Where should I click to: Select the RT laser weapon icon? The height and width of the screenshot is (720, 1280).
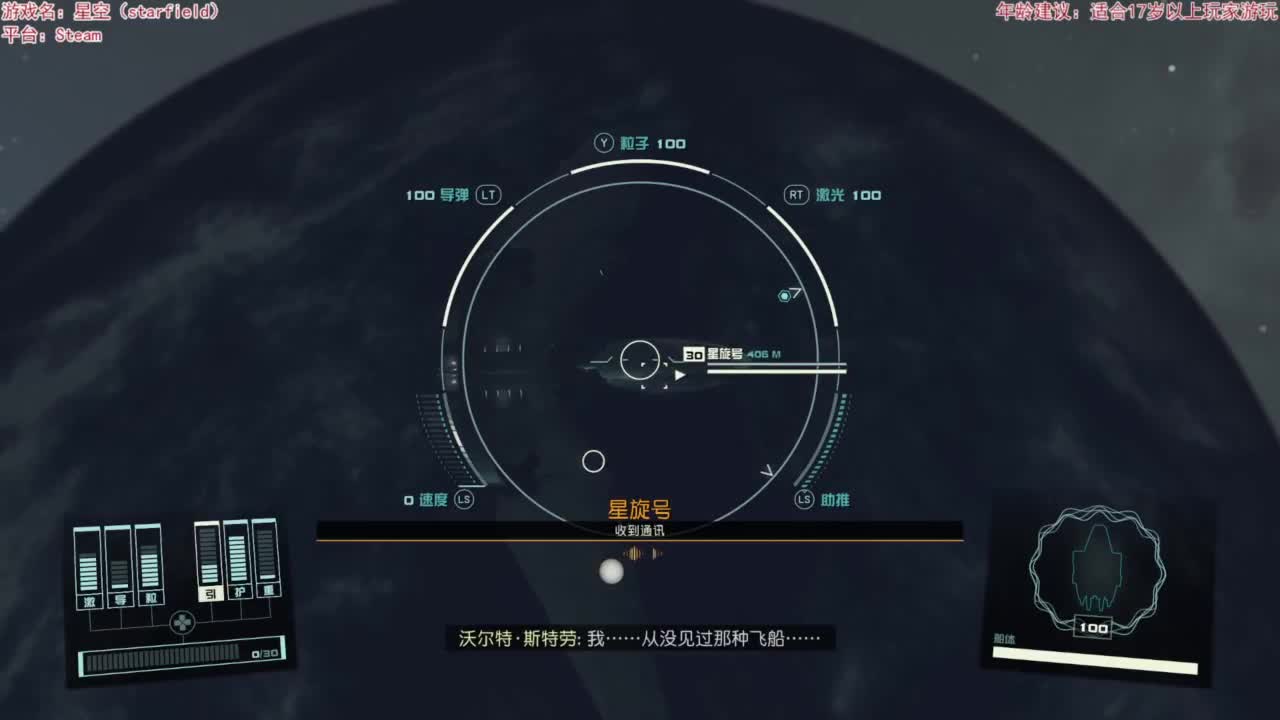pos(795,195)
